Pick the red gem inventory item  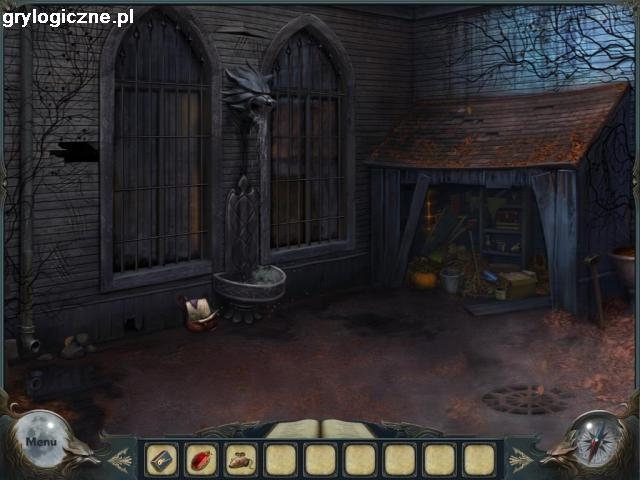[200, 459]
